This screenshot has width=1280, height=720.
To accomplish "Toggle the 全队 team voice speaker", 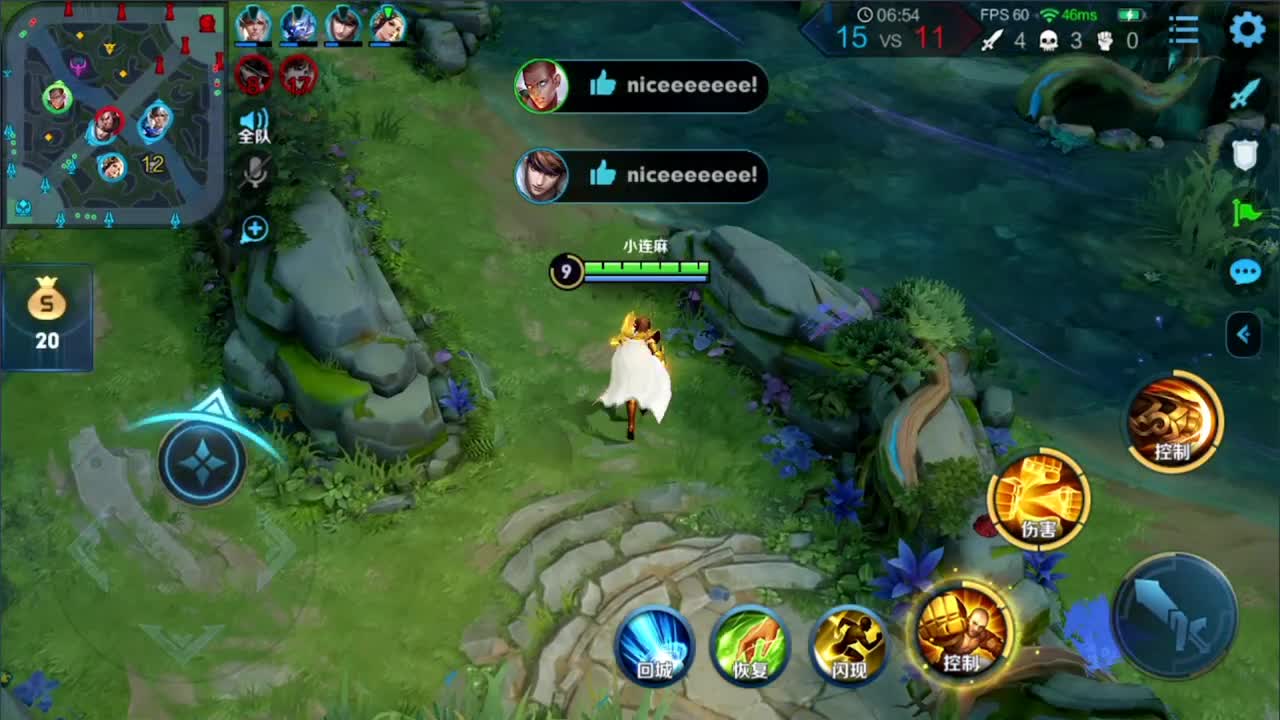I will 254,126.
